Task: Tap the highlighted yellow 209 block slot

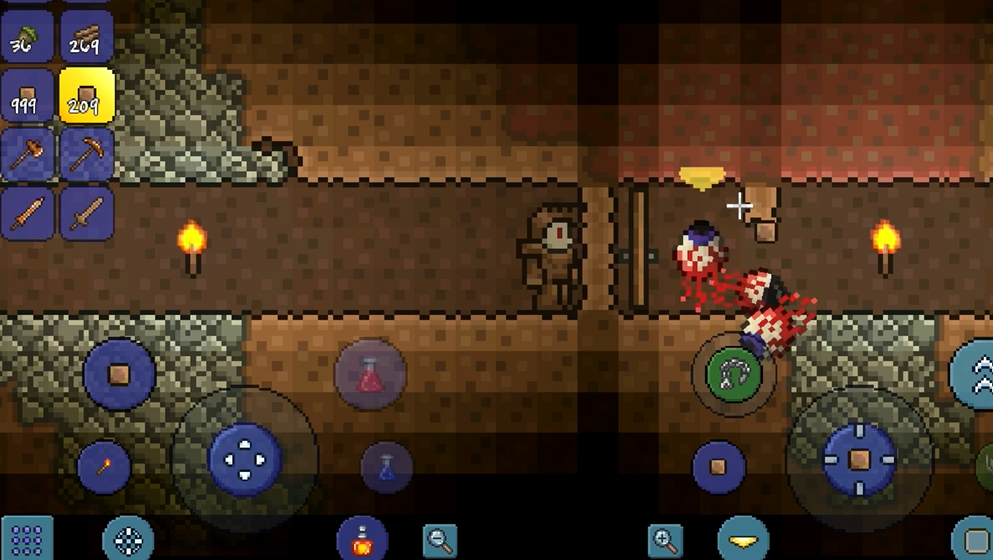Action: [86, 96]
